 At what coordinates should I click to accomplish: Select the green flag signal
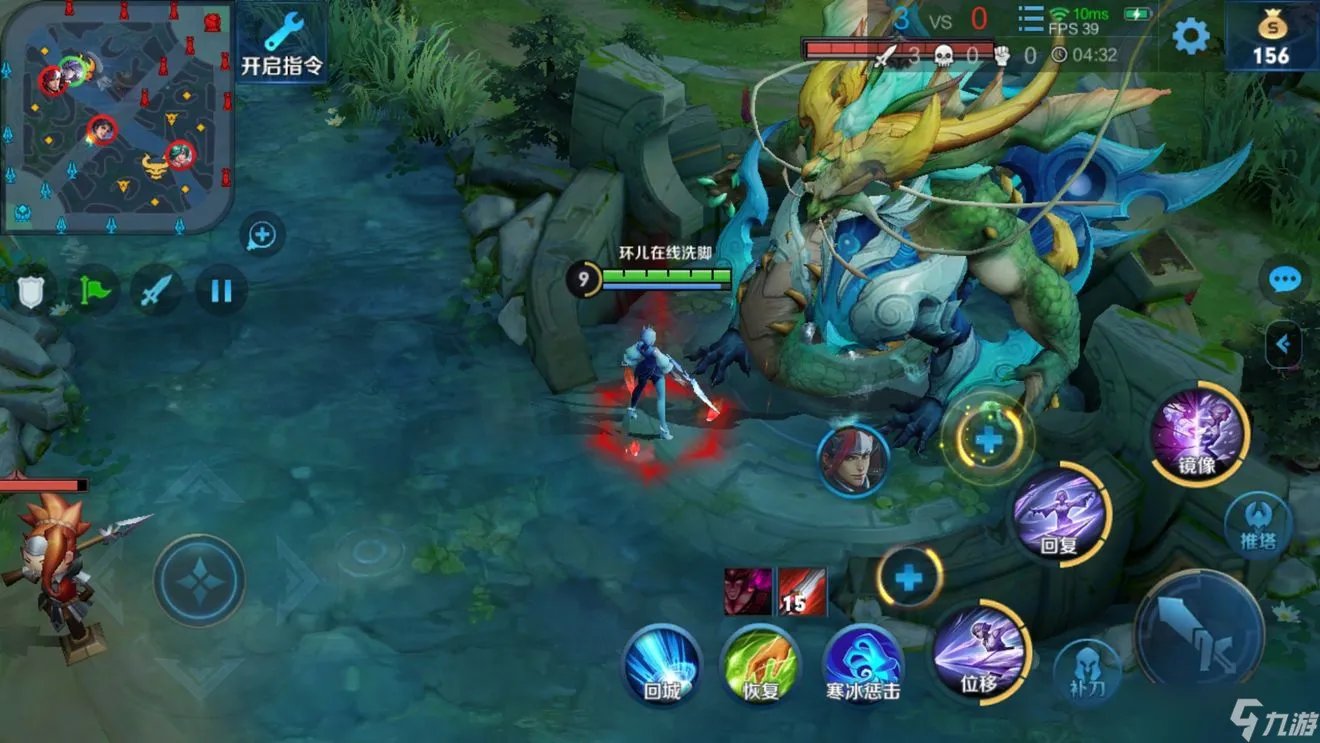[x=94, y=292]
